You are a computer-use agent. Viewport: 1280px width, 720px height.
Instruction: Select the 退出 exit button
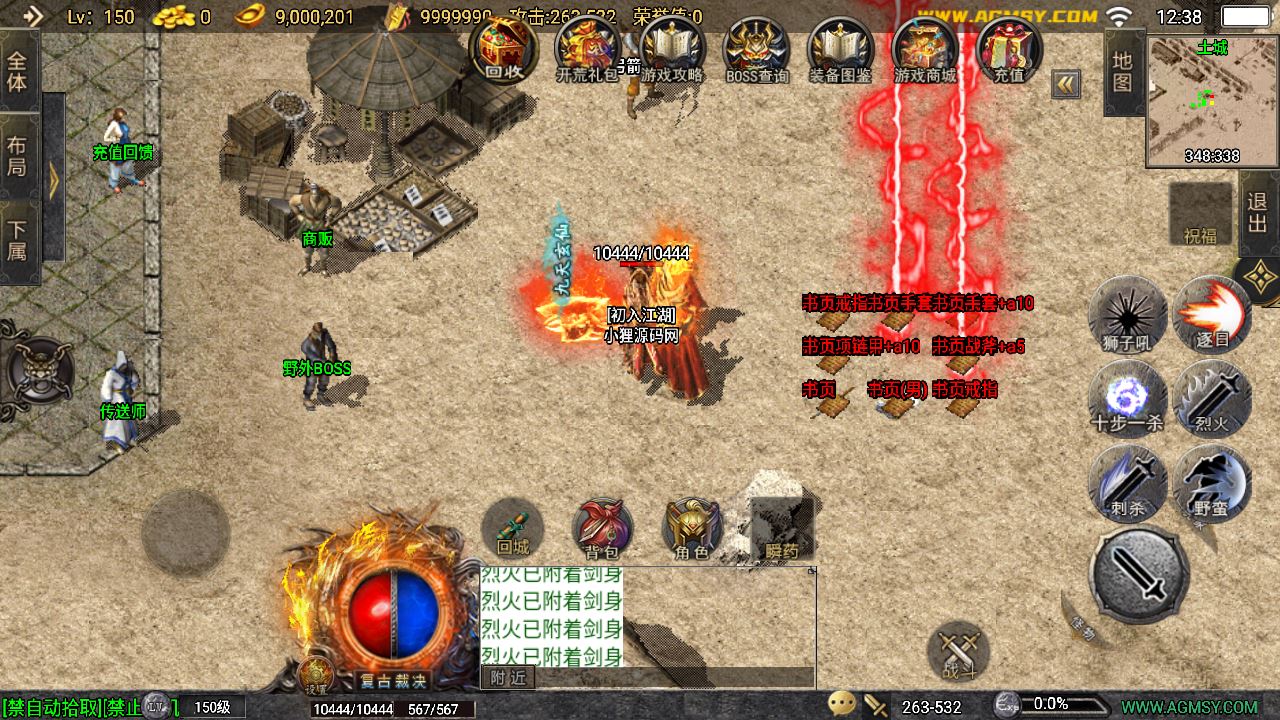[1258, 213]
